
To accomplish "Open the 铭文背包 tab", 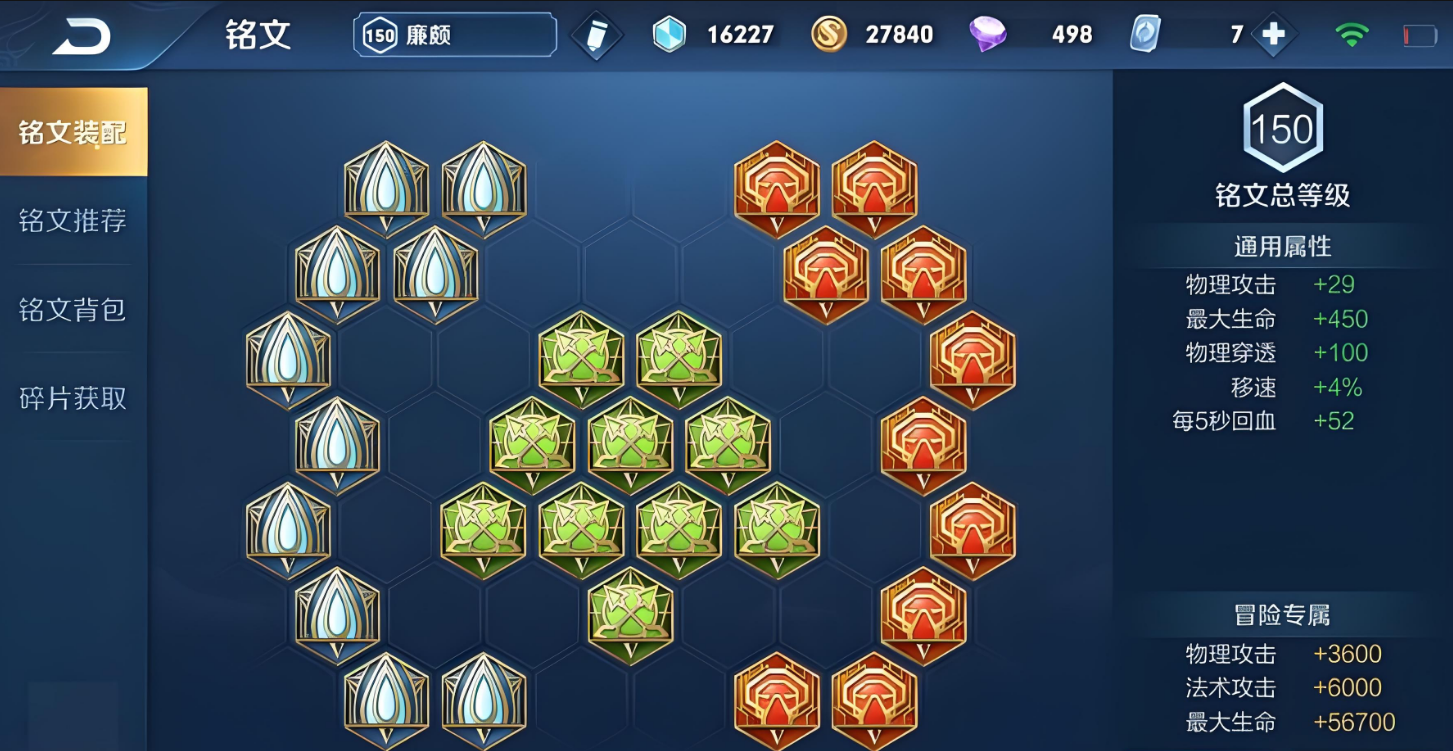I will [73, 310].
